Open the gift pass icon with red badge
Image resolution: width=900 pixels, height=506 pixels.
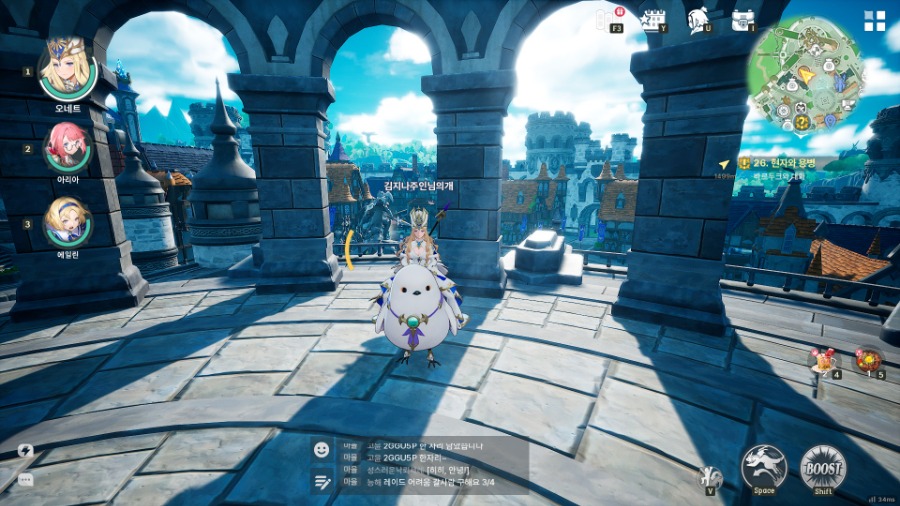point(607,19)
